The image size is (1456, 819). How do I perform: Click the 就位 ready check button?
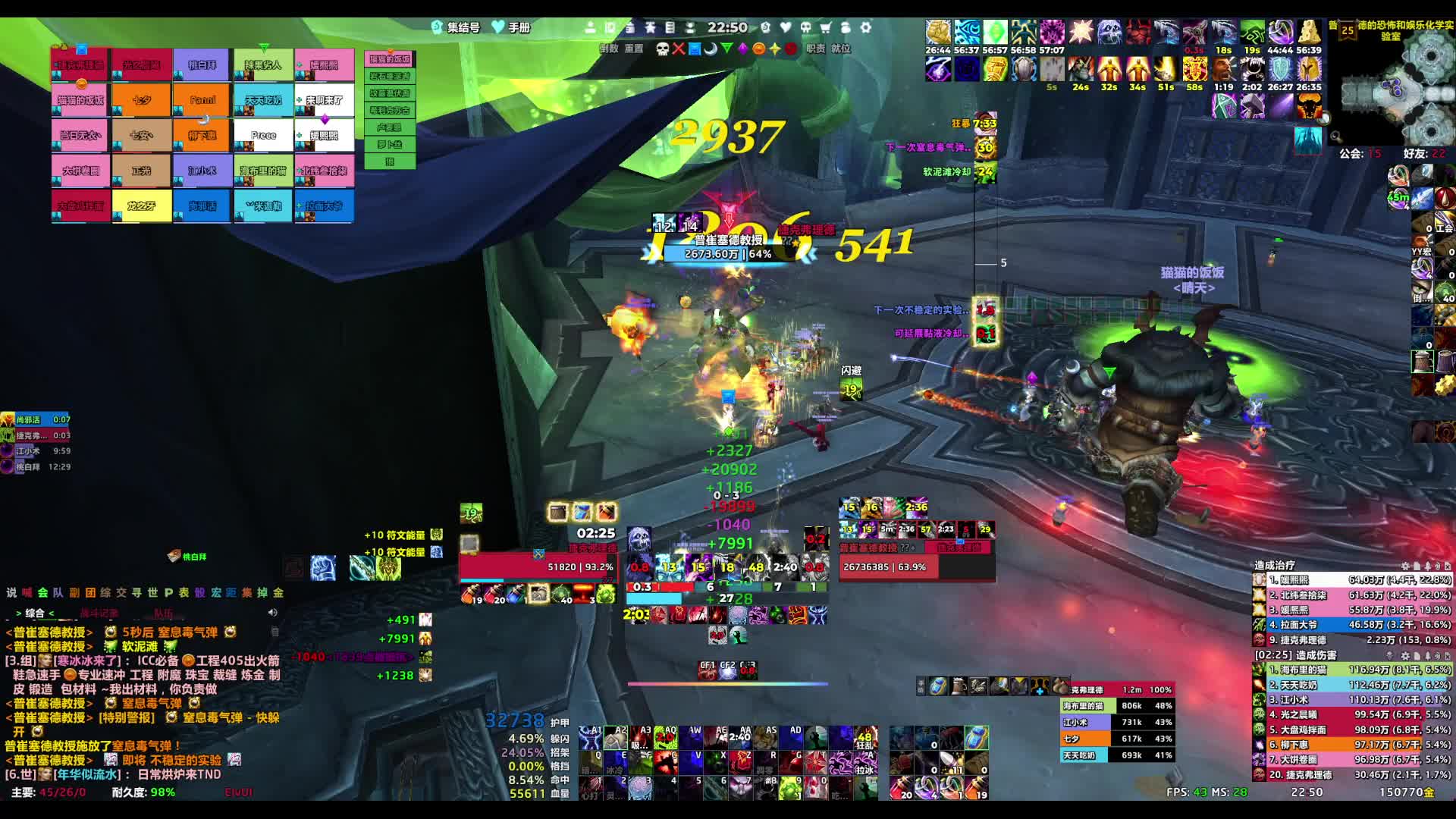[x=840, y=49]
